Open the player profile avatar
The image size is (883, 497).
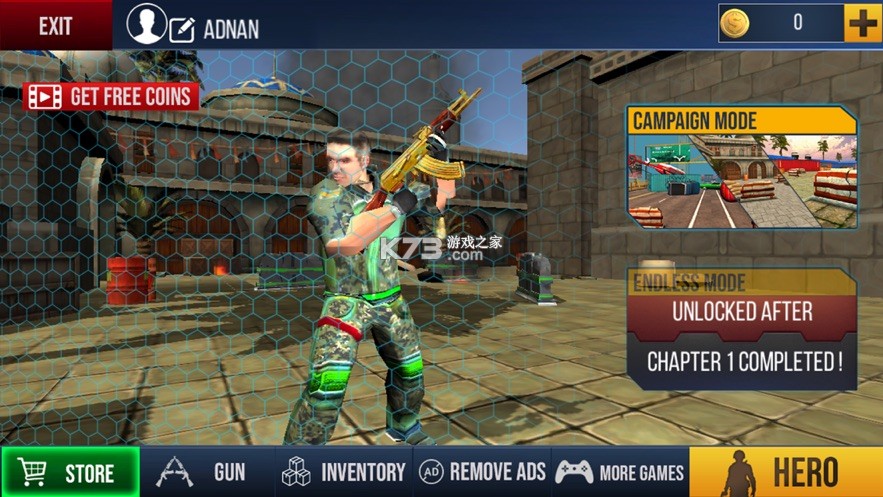point(147,25)
